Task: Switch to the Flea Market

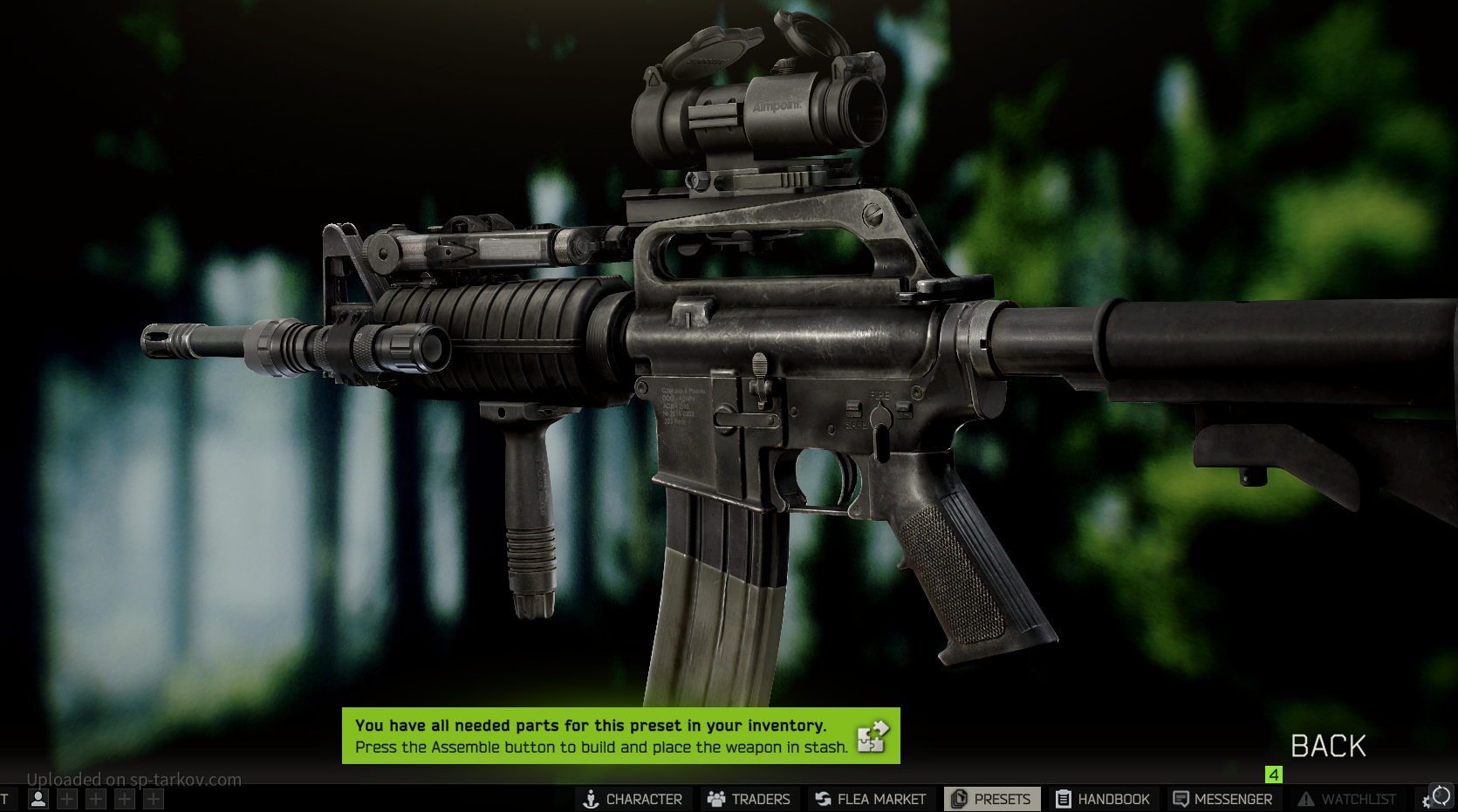Action: (870, 799)
